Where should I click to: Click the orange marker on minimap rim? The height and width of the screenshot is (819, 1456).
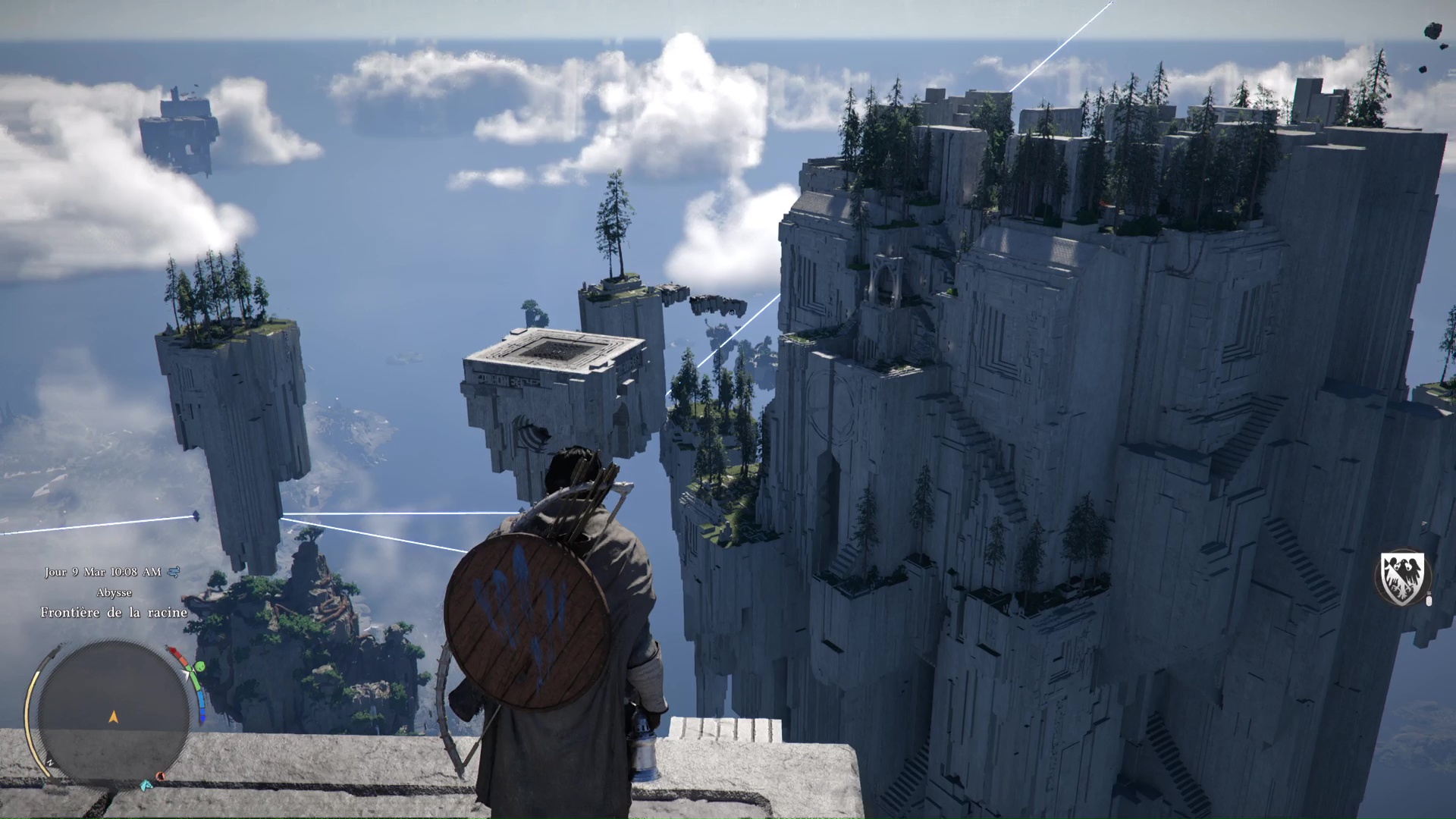coord(161,777)
